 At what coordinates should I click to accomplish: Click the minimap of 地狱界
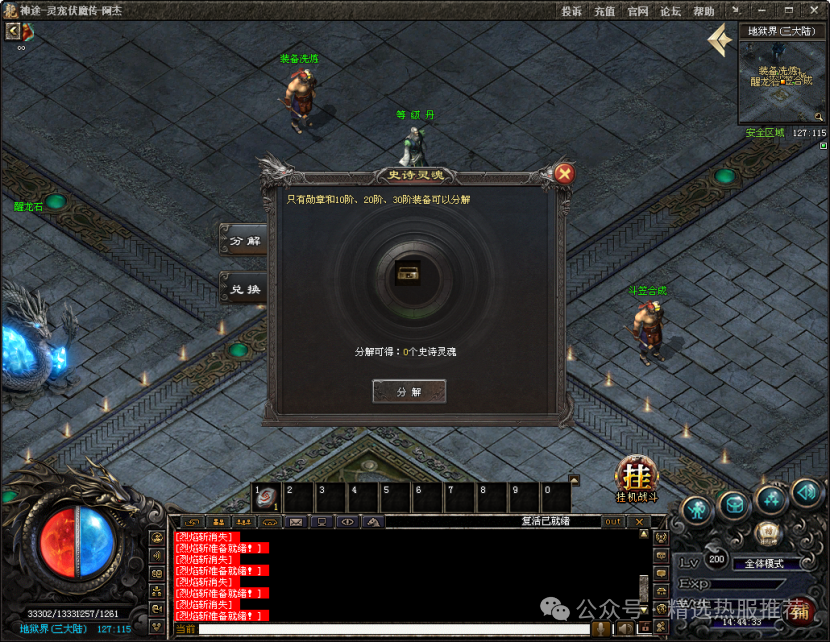point(783,81)
